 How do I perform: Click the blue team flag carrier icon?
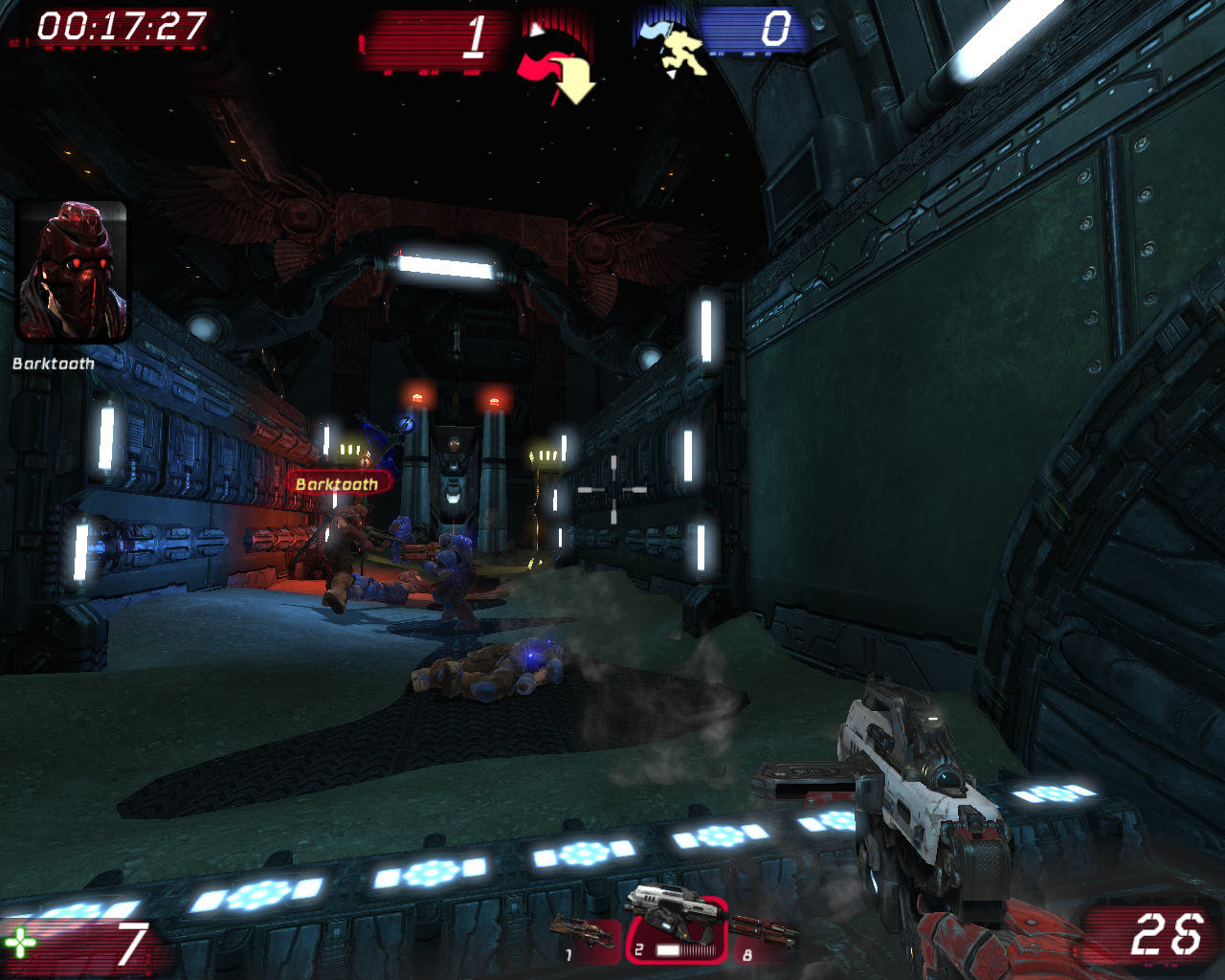pyautogui.click(x=681, y=53)
